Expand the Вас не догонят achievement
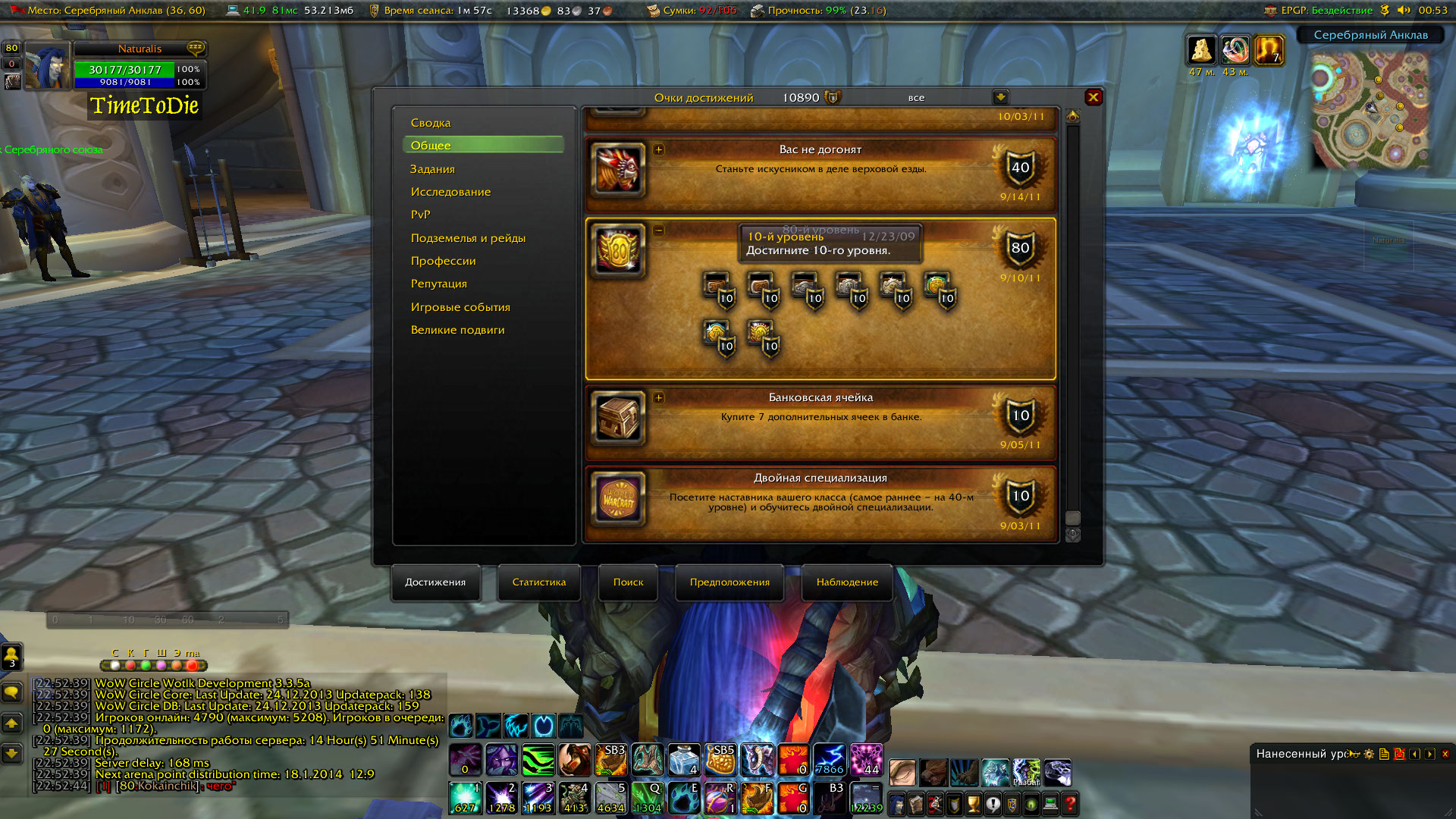 [658, 149]
